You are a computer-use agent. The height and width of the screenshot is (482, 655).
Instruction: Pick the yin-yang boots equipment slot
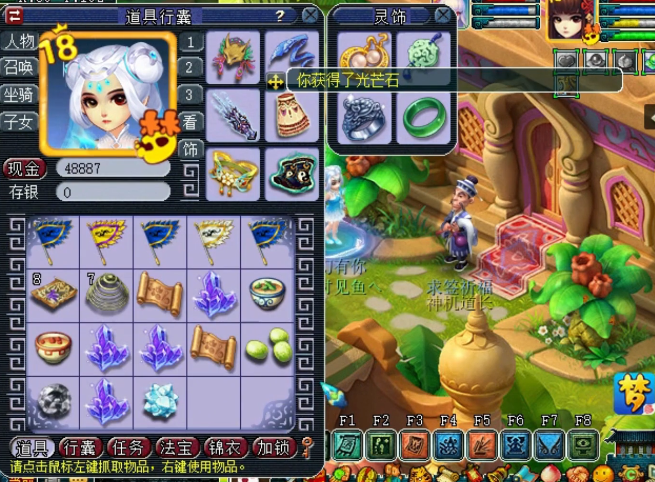click(292, 172)
